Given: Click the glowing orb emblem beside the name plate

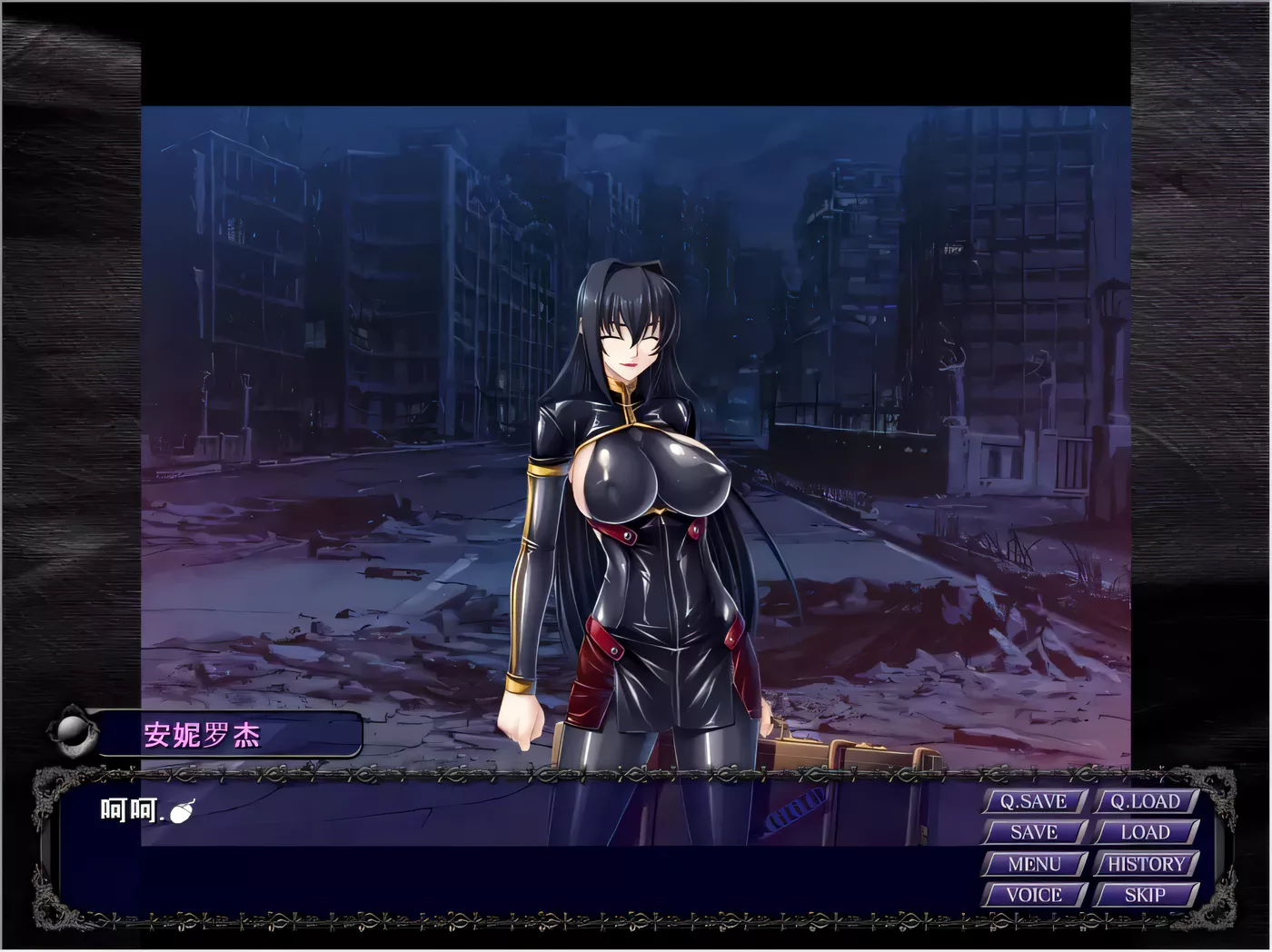Looking at the screenshot, I should pos(71,727).
